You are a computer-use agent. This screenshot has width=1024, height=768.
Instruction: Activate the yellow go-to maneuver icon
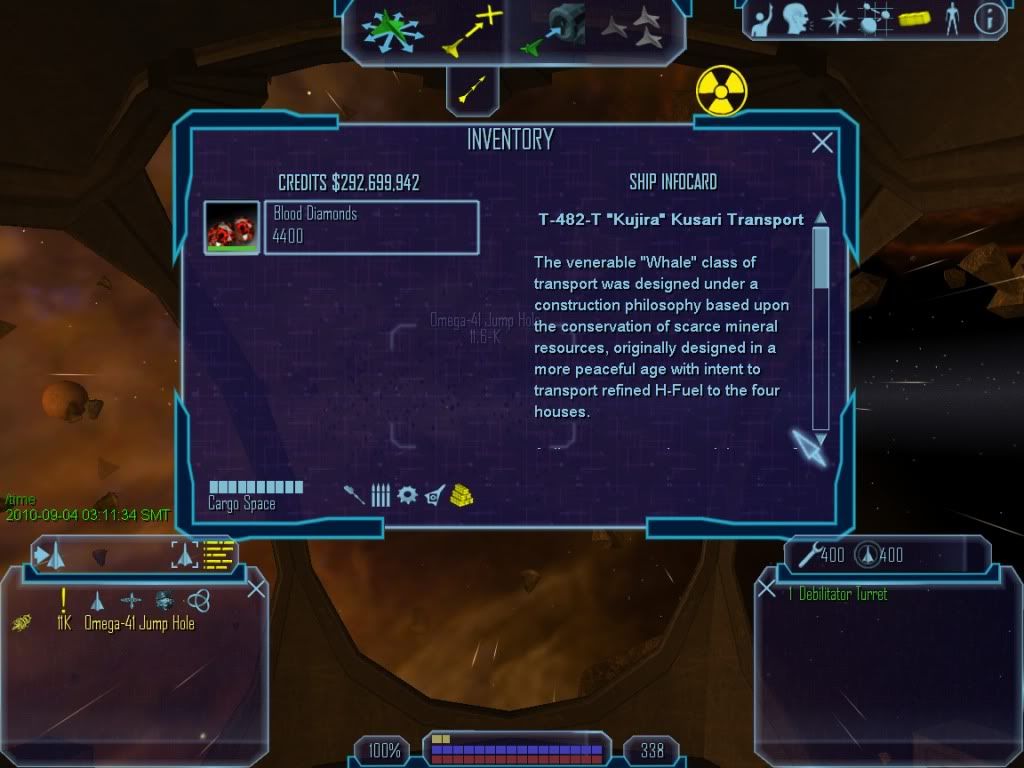pyautogui.click(x=472, y=30)
